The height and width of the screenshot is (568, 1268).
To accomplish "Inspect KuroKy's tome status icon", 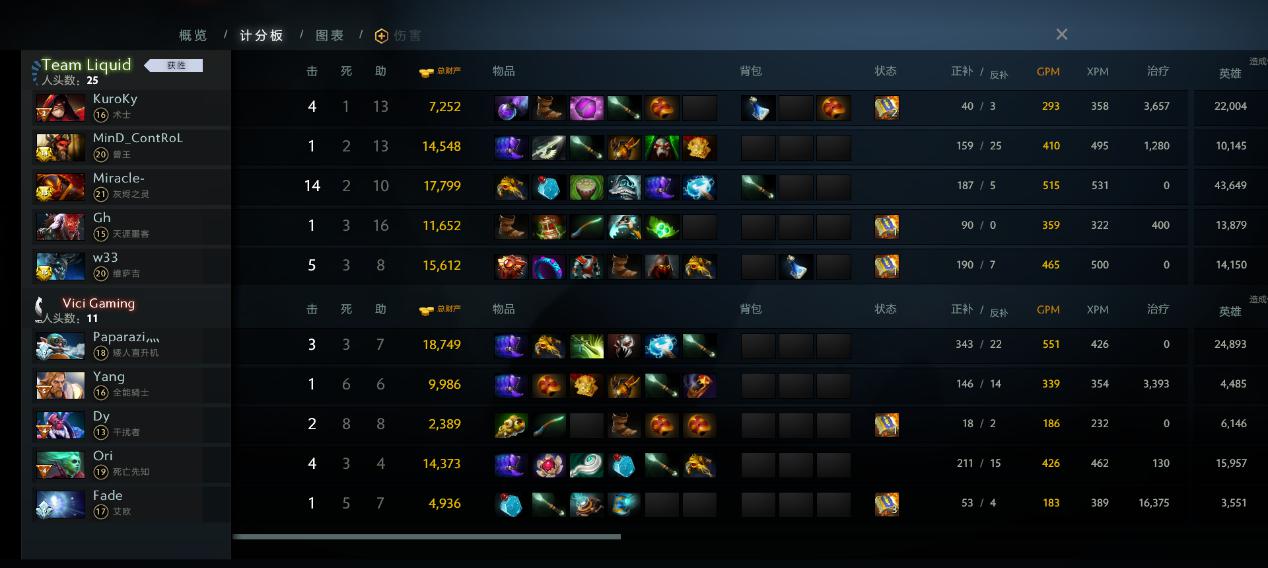I will [886, 108].
